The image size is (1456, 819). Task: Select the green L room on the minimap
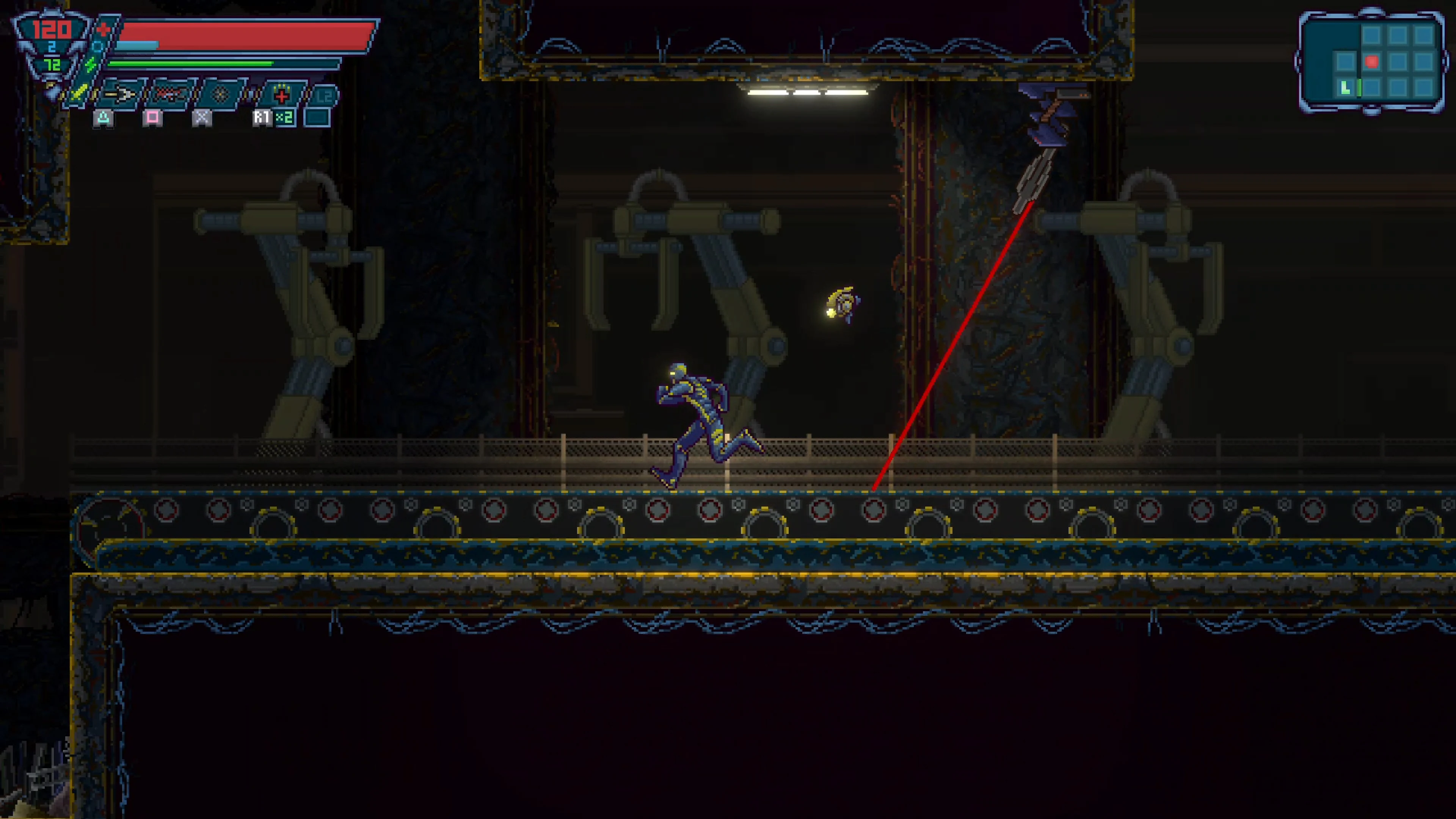[1345, 88]
